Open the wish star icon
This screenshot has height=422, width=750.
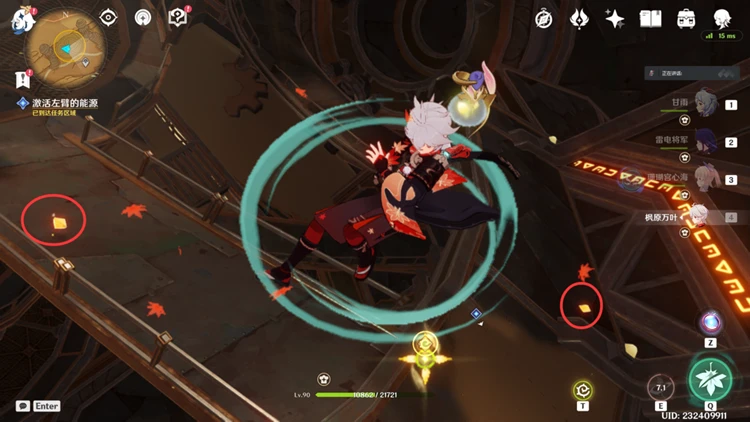point(615,19)
